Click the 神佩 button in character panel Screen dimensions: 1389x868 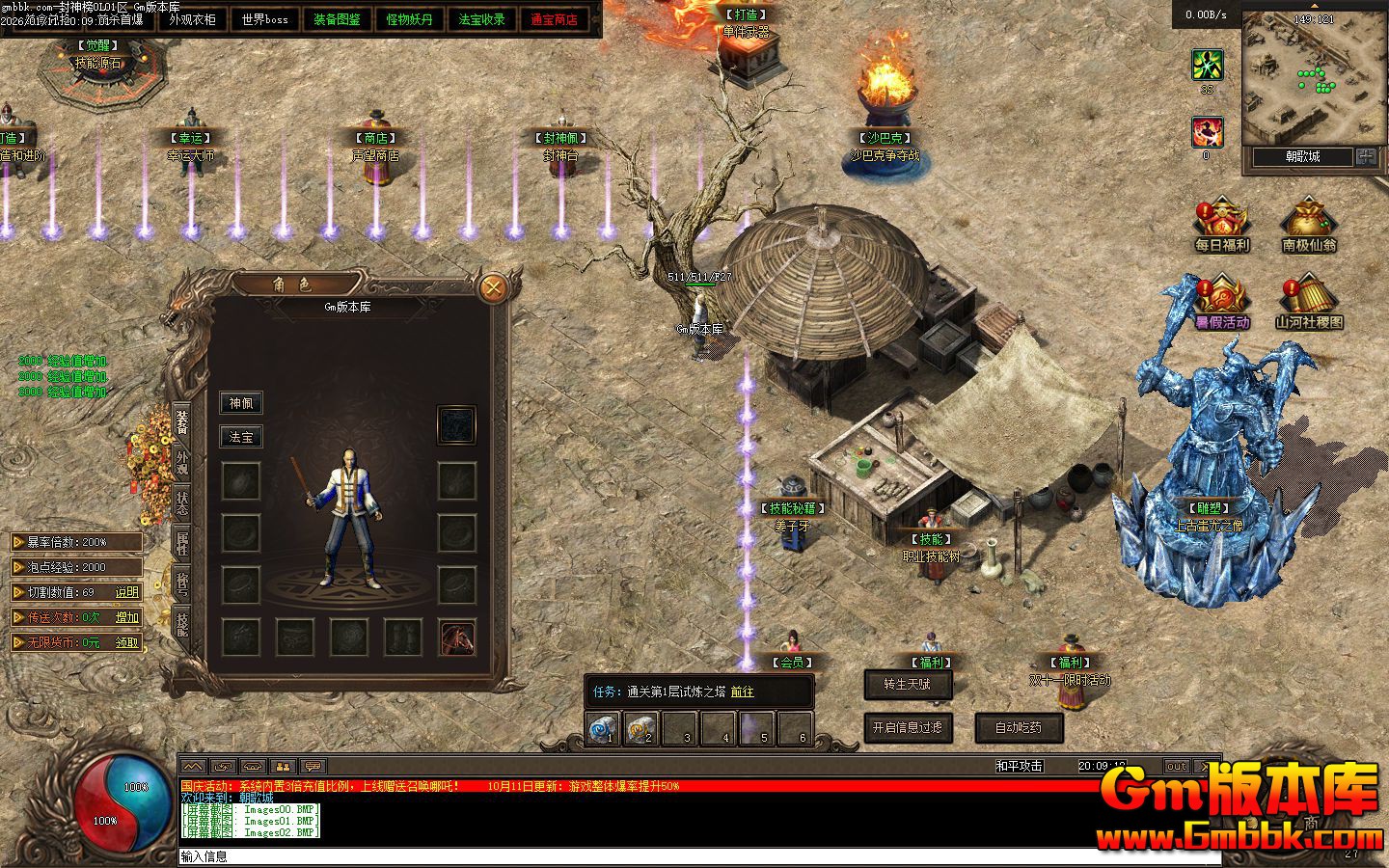pyautogui.click(x=240, y=403)
